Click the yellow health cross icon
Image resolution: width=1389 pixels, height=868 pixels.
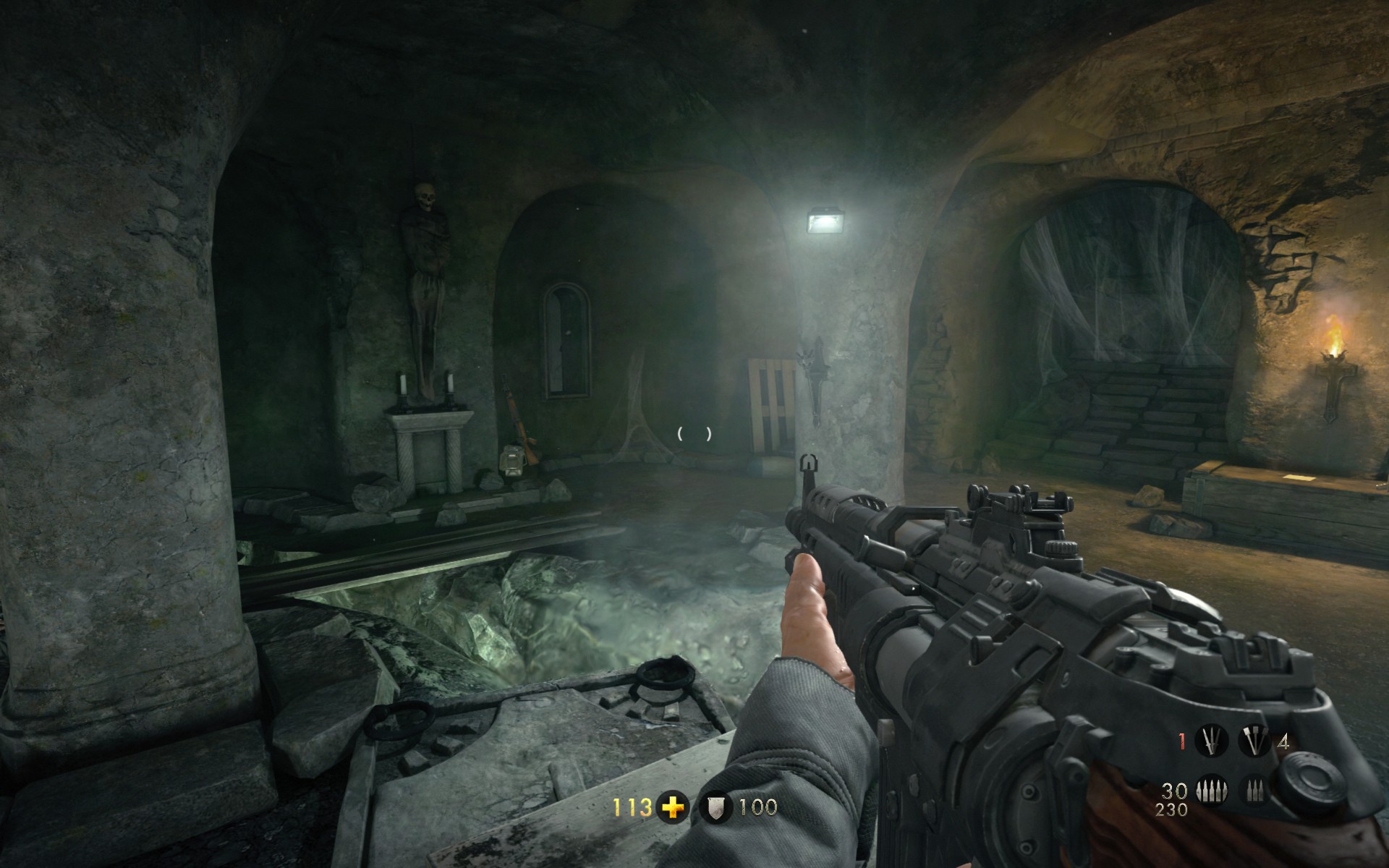[673, 807]
